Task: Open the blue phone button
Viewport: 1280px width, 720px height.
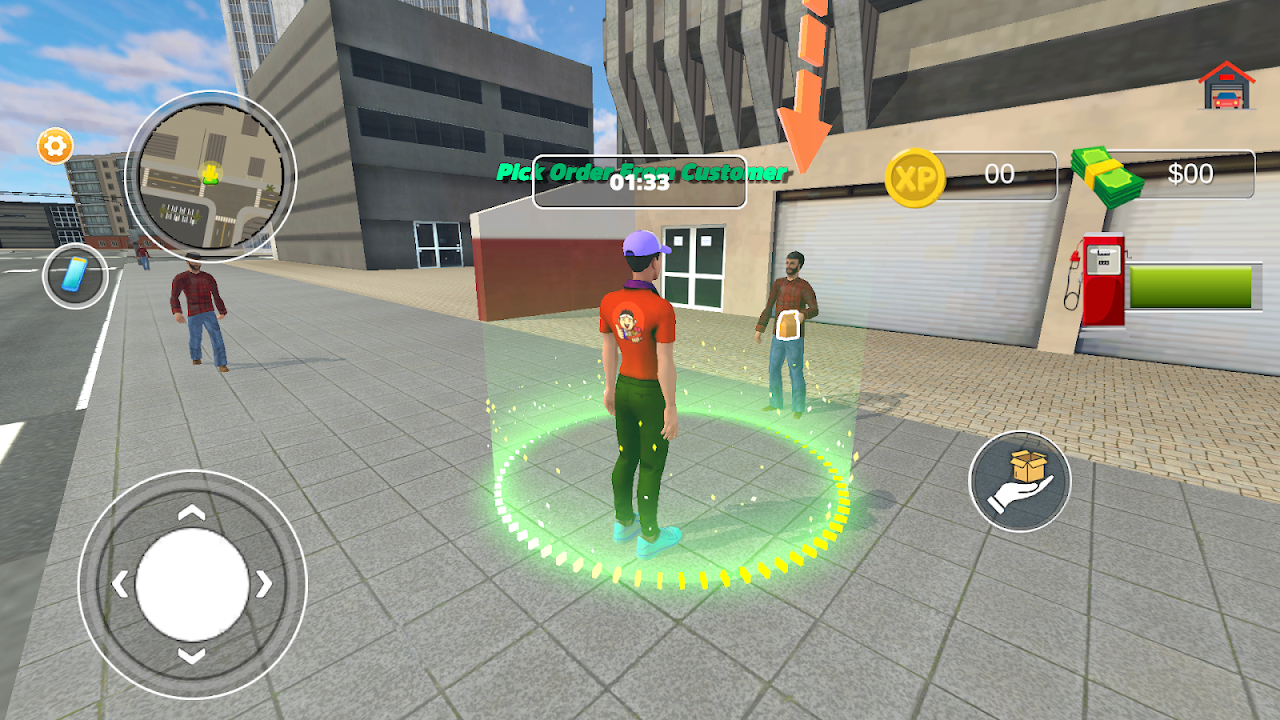Action: pos(76,275)
